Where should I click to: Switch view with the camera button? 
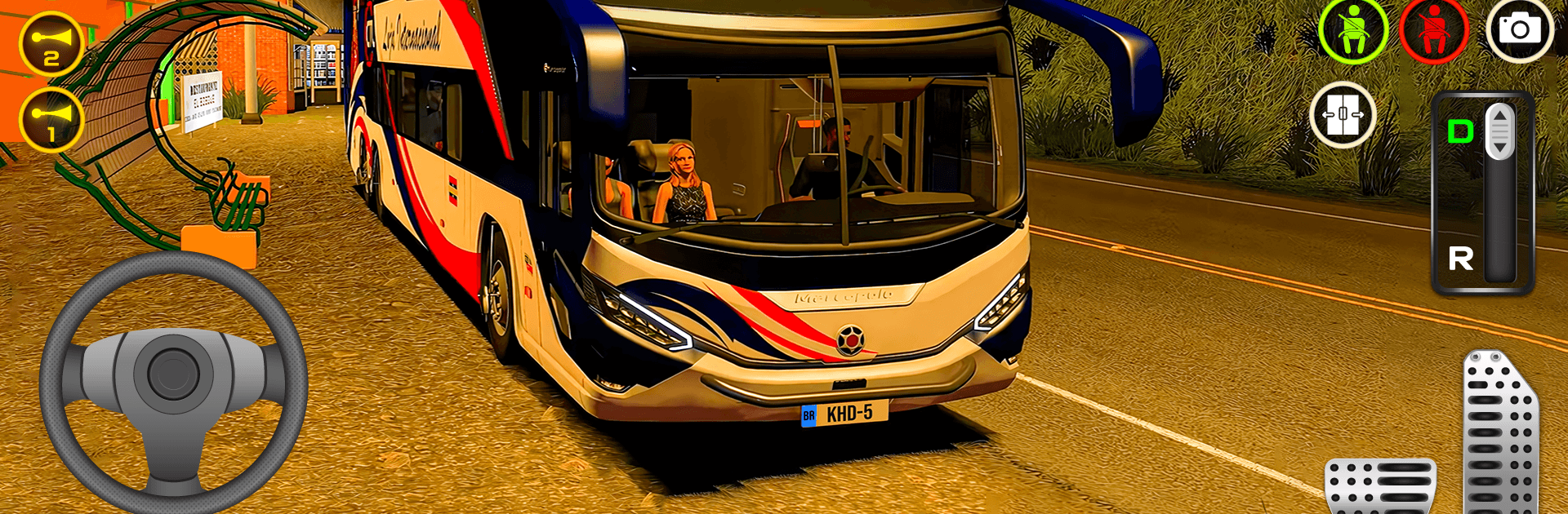1519,31
